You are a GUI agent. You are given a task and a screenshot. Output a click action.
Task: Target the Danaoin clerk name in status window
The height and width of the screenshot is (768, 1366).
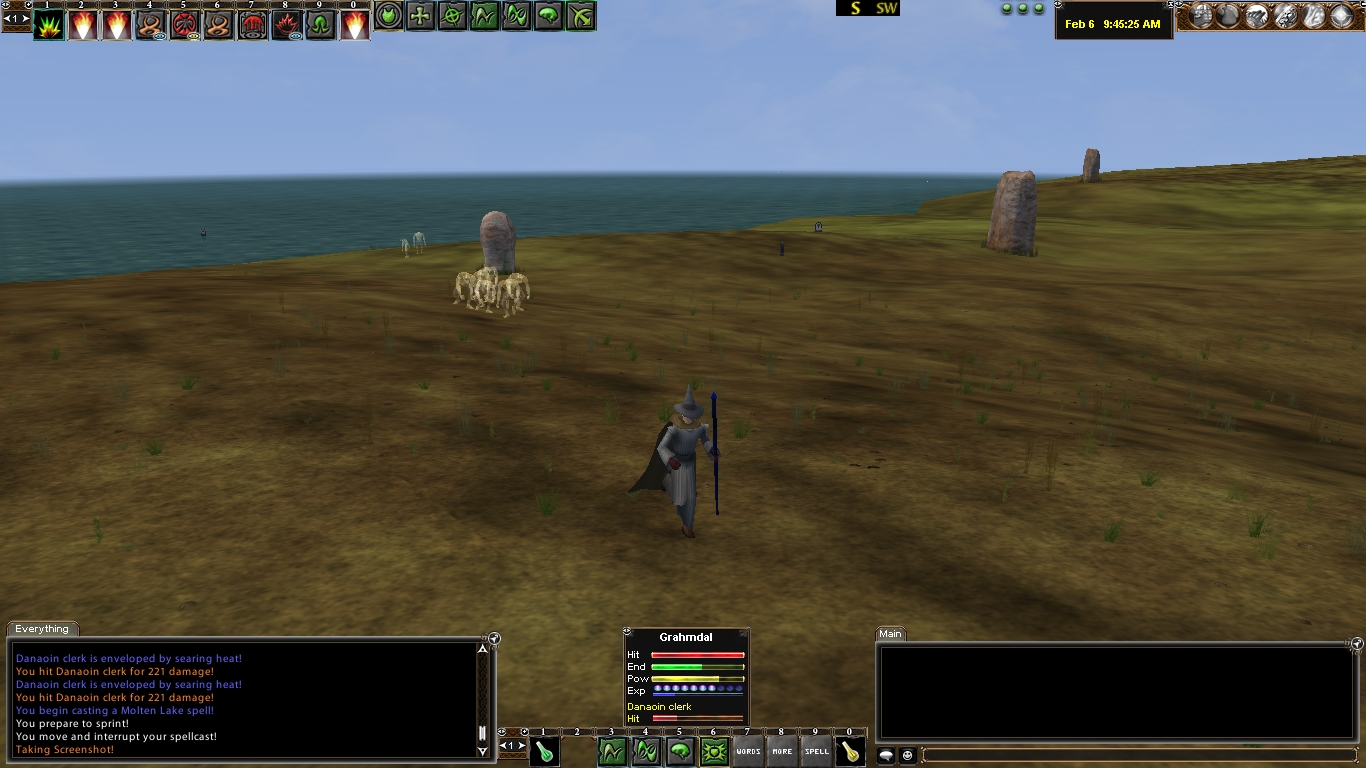[x=659, y=707]
